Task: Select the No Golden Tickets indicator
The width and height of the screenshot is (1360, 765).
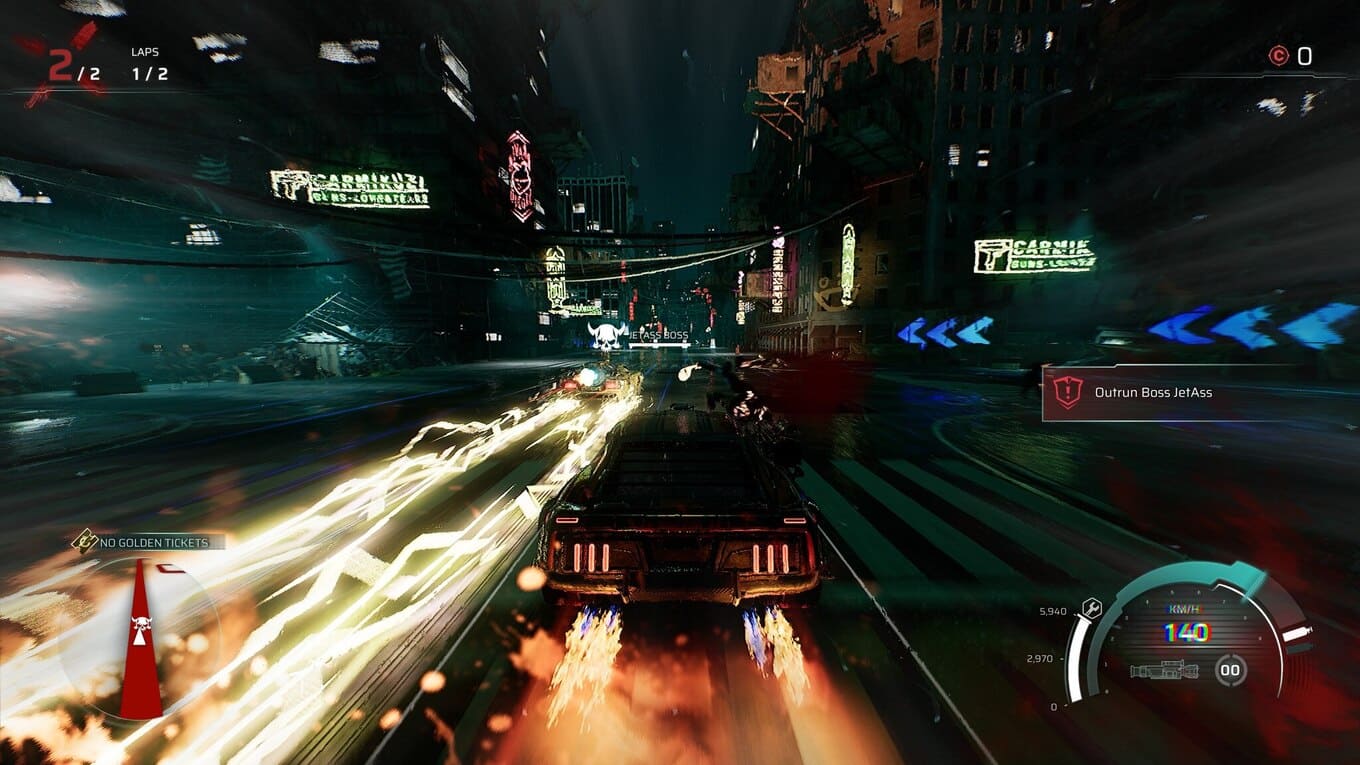Action: tap(148, 543)
